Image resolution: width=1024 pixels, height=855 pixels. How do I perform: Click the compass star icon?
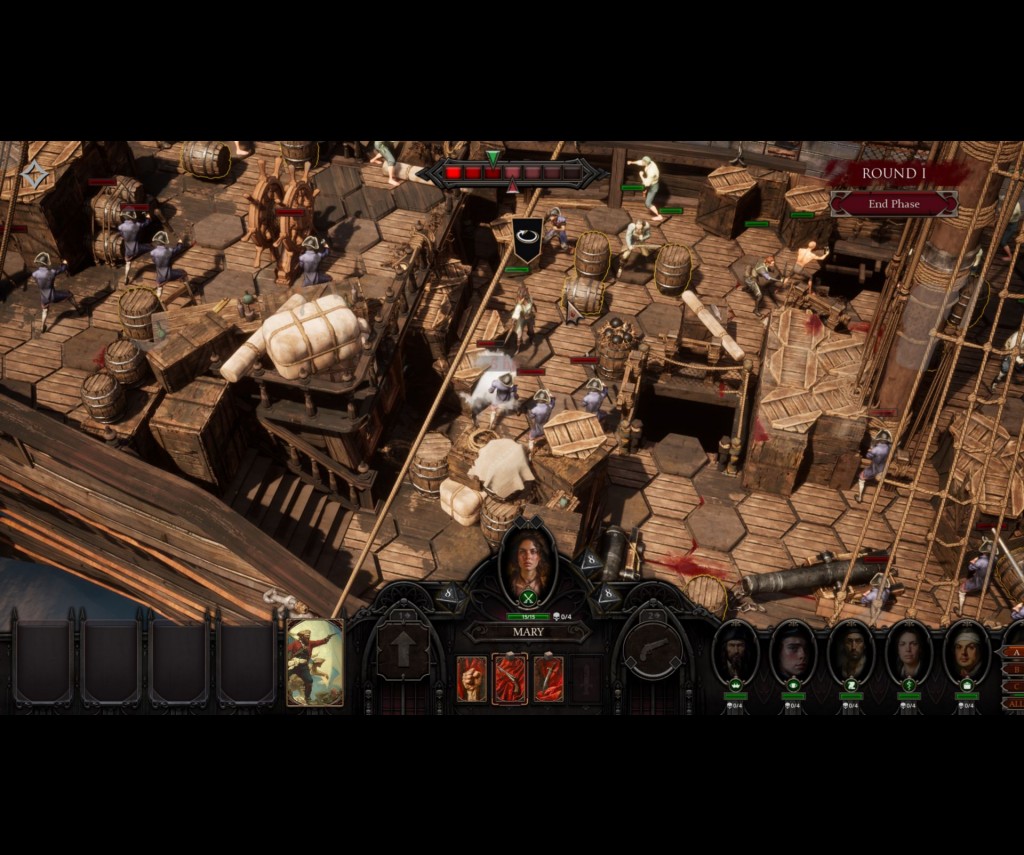click(x=35, y=176)
